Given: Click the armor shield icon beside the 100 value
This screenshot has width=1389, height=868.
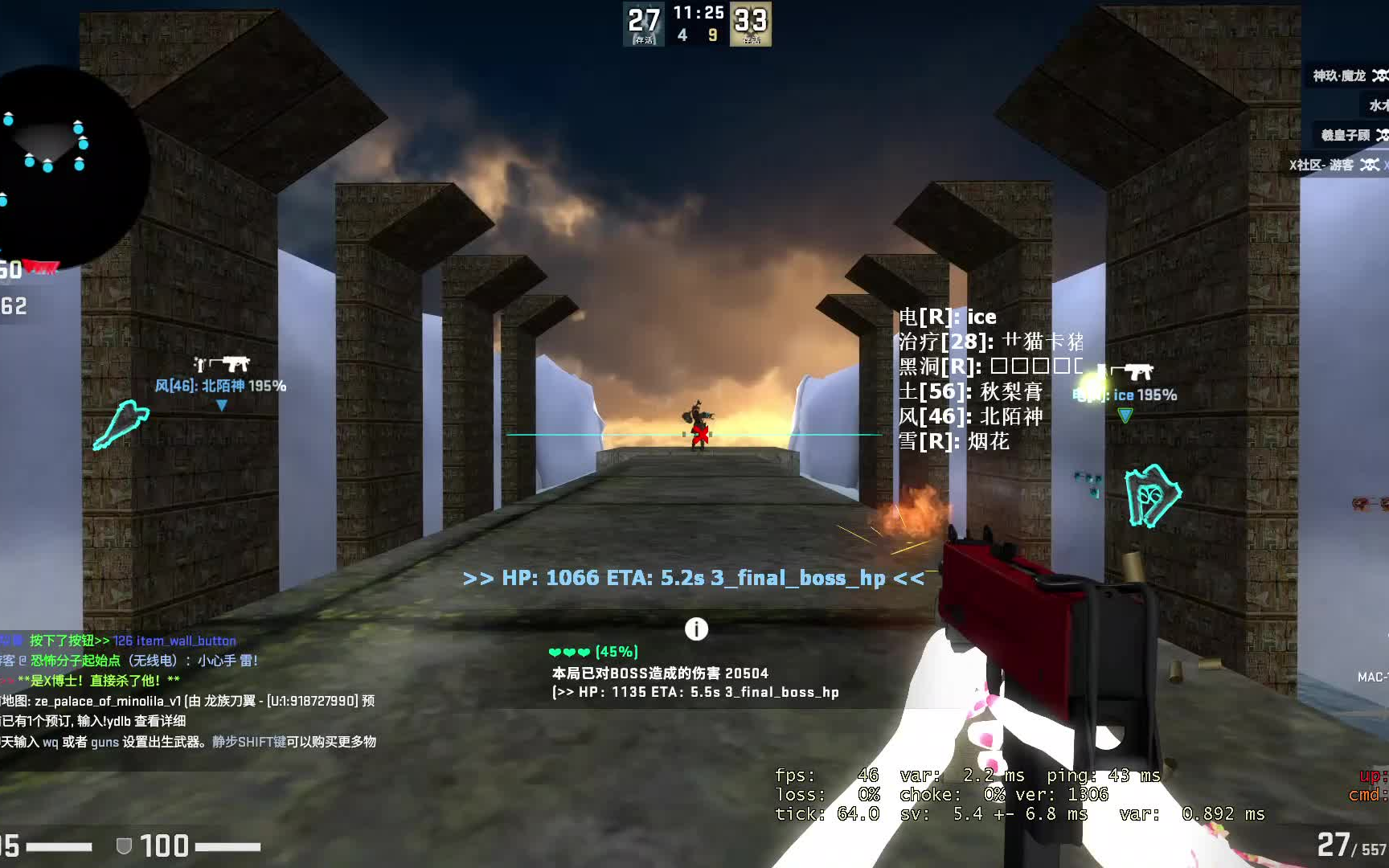Looking at the screenshot, I should pyautogui.click(x=122, y=846).
